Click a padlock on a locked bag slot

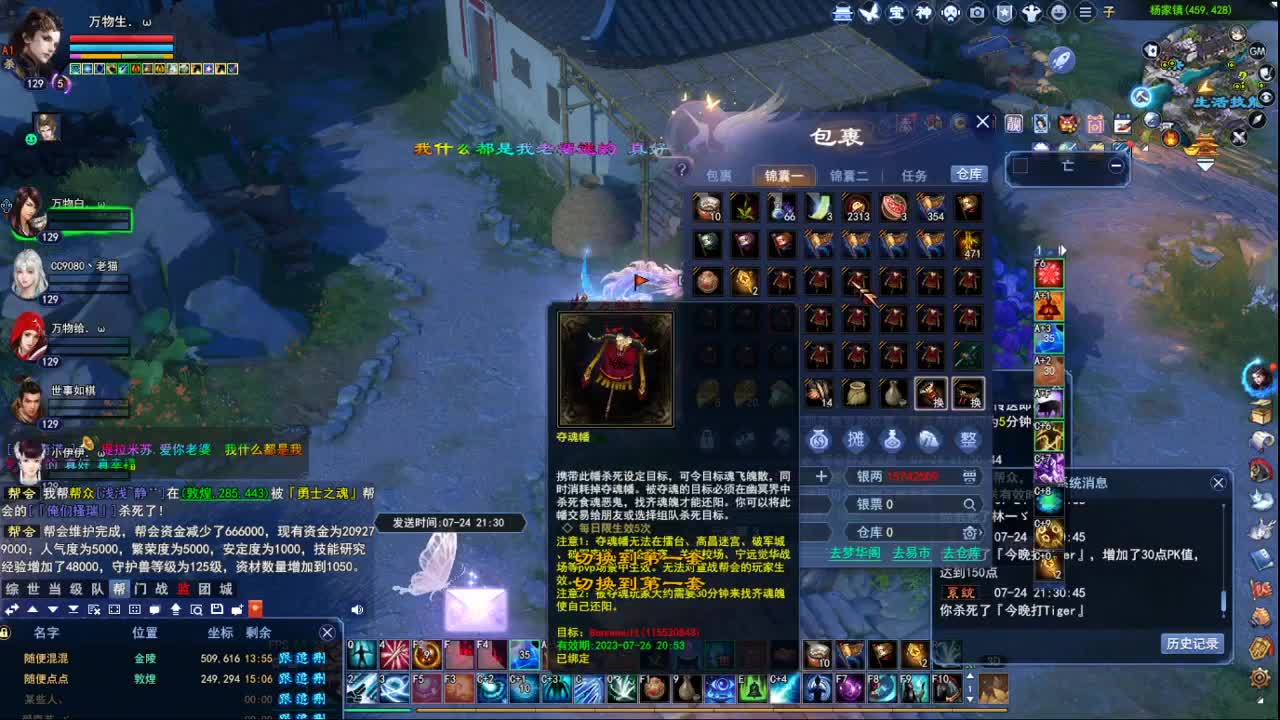[706, 438]
